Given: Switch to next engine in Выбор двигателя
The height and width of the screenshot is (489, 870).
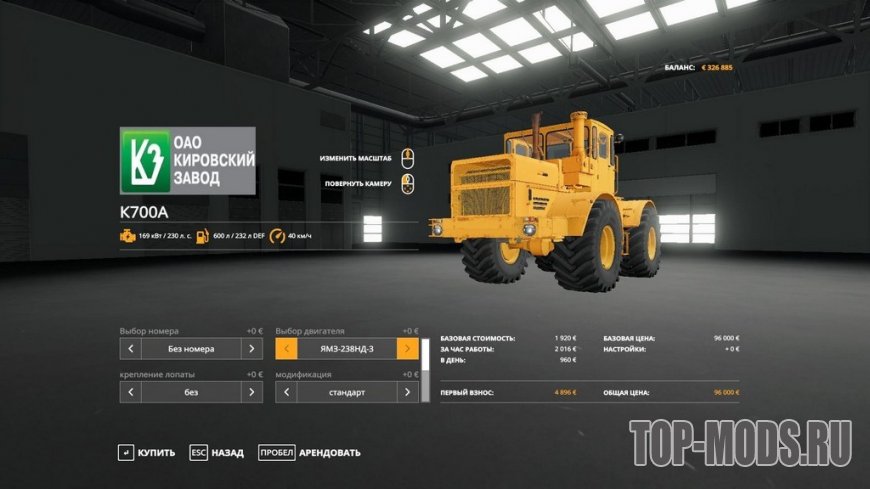Looking at the screenshot, I should (407, 349).
